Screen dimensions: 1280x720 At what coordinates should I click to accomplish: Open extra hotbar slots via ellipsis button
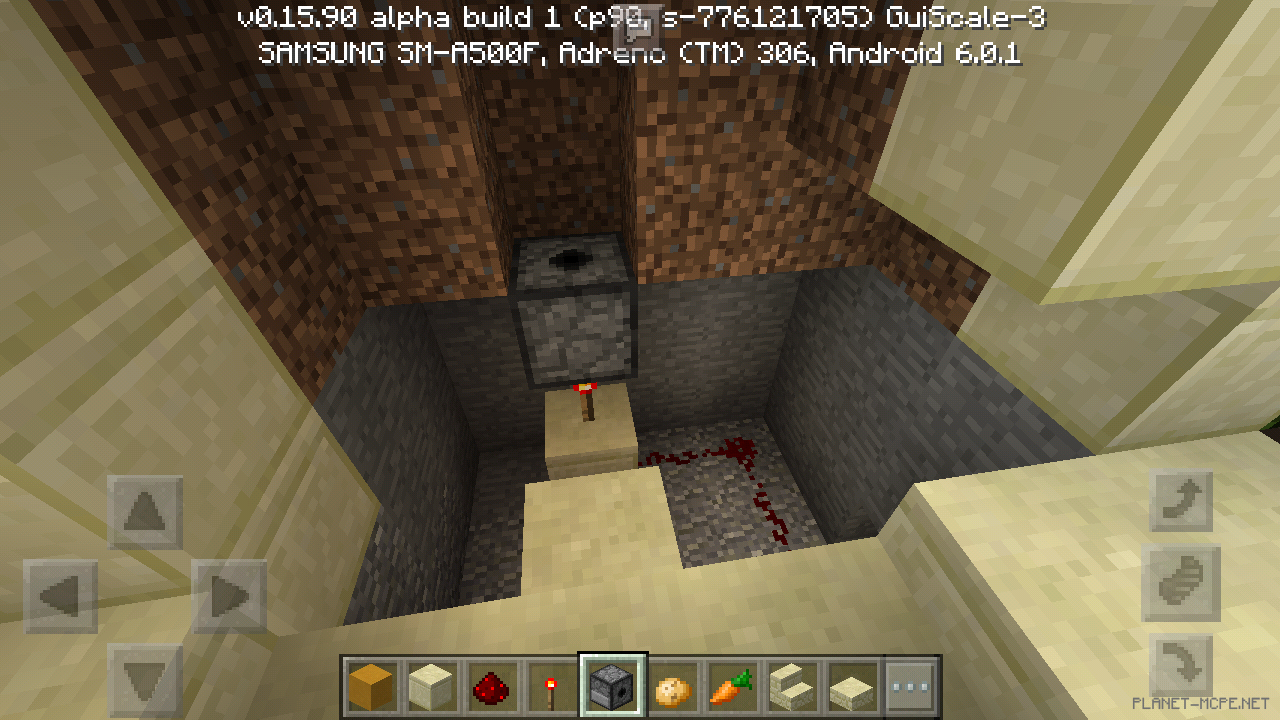pyautogui.click(x=911, y=686)
